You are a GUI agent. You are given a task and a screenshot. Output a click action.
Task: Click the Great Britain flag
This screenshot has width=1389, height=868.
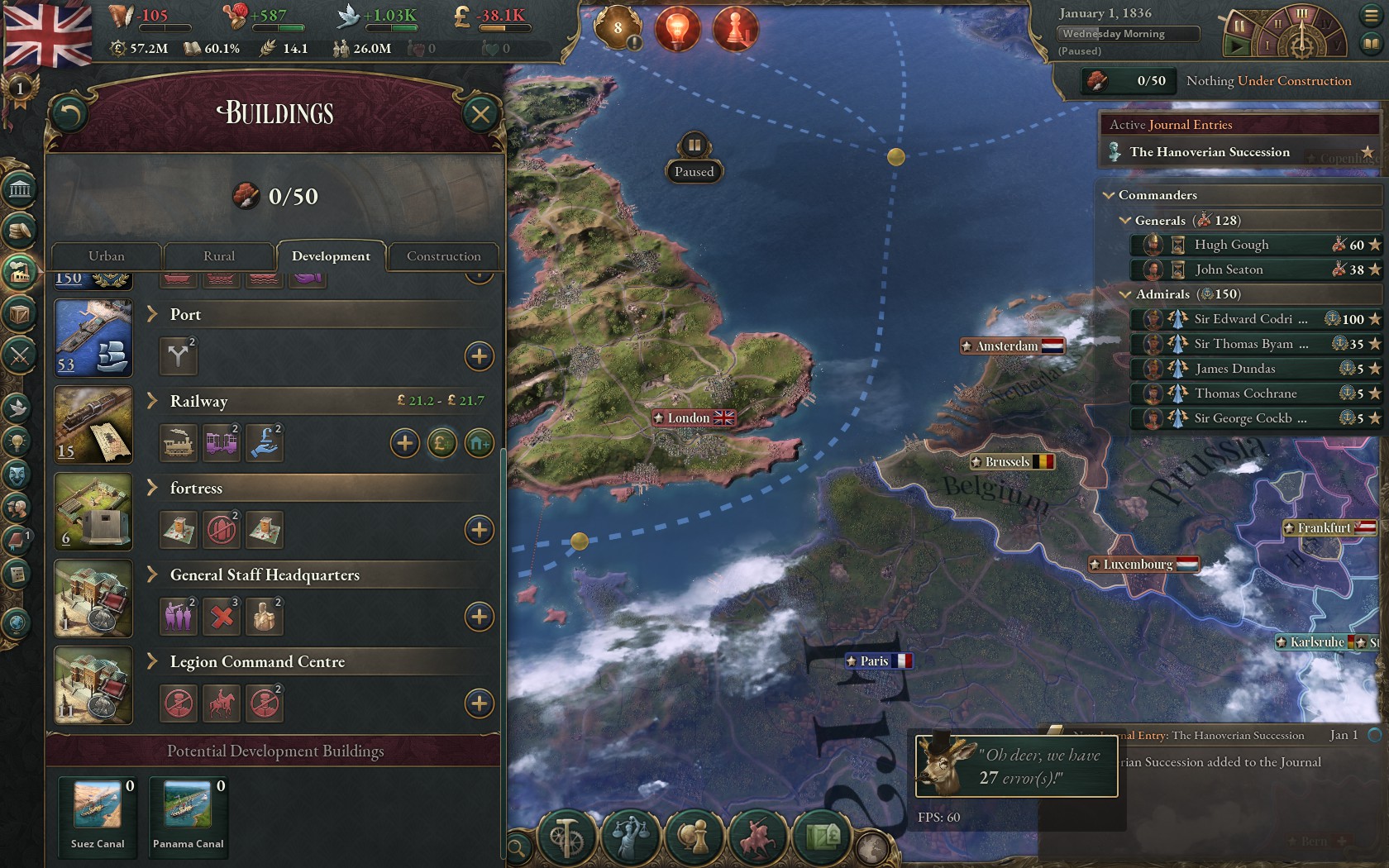click(x=48, y=33)
